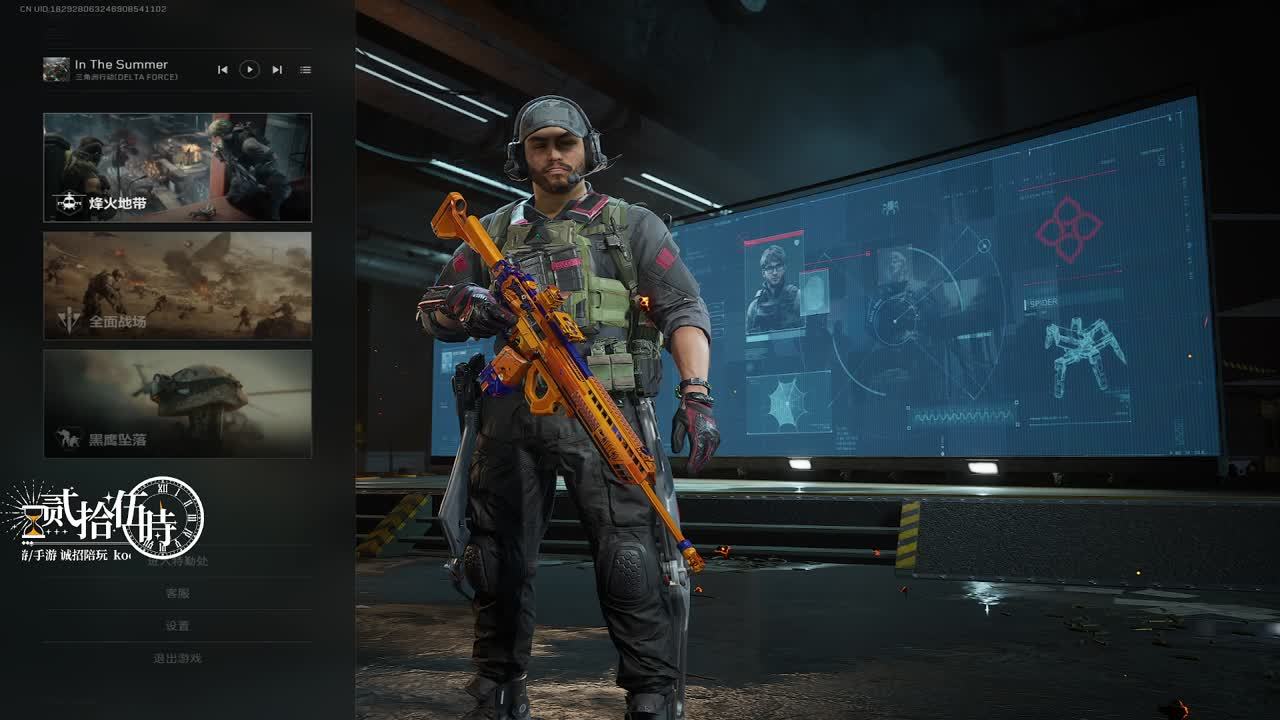Screen dimensions: 1280x720
Task: Open 客服 customer service
Action: pos(177,593)
